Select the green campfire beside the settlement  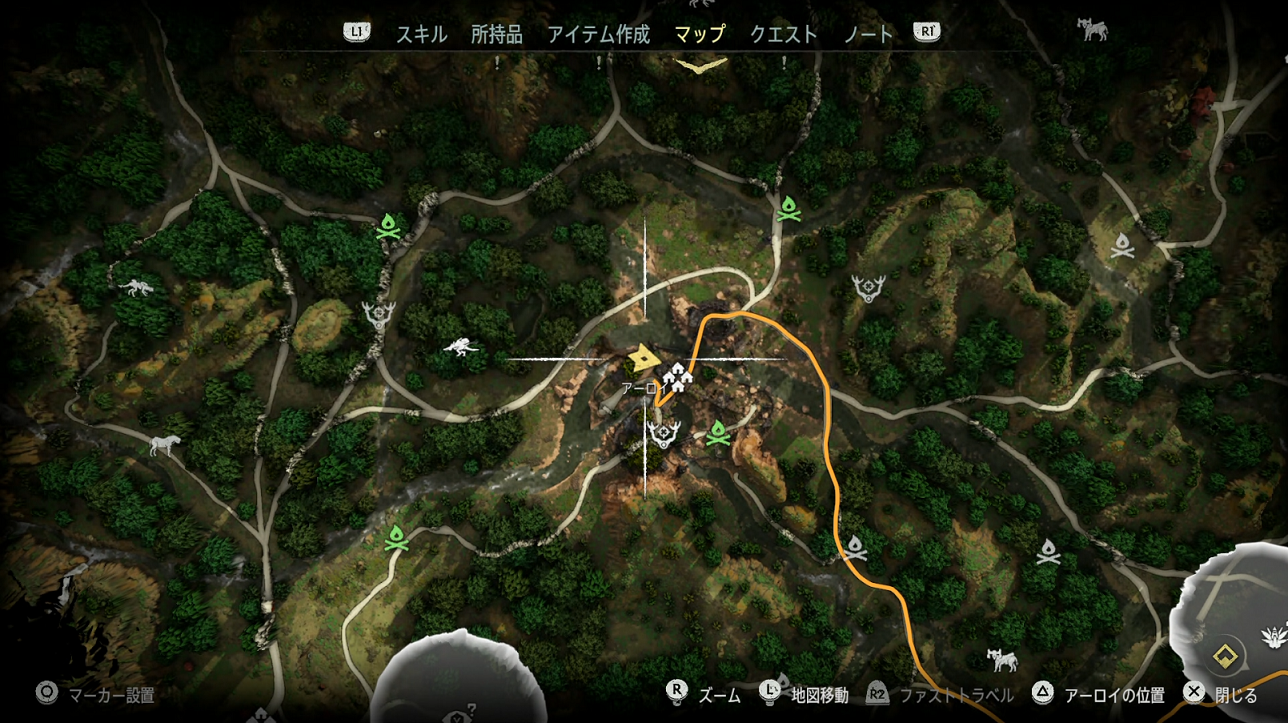point(717,434)
